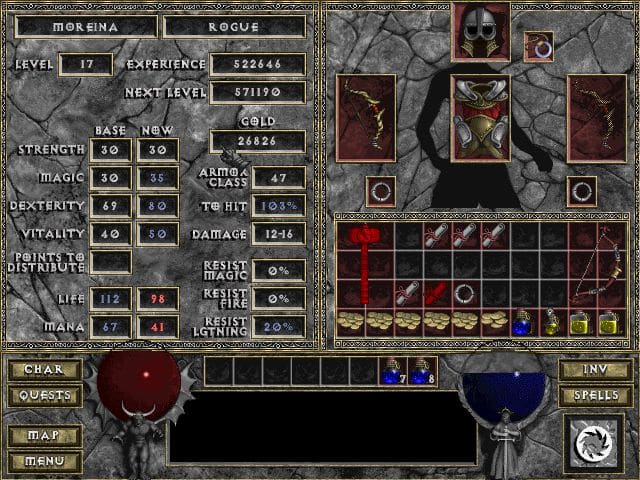This screenshot has height=480, width=640.
Task: Open the game Menu
Action: pyautogui.click(x=44, y=461)
